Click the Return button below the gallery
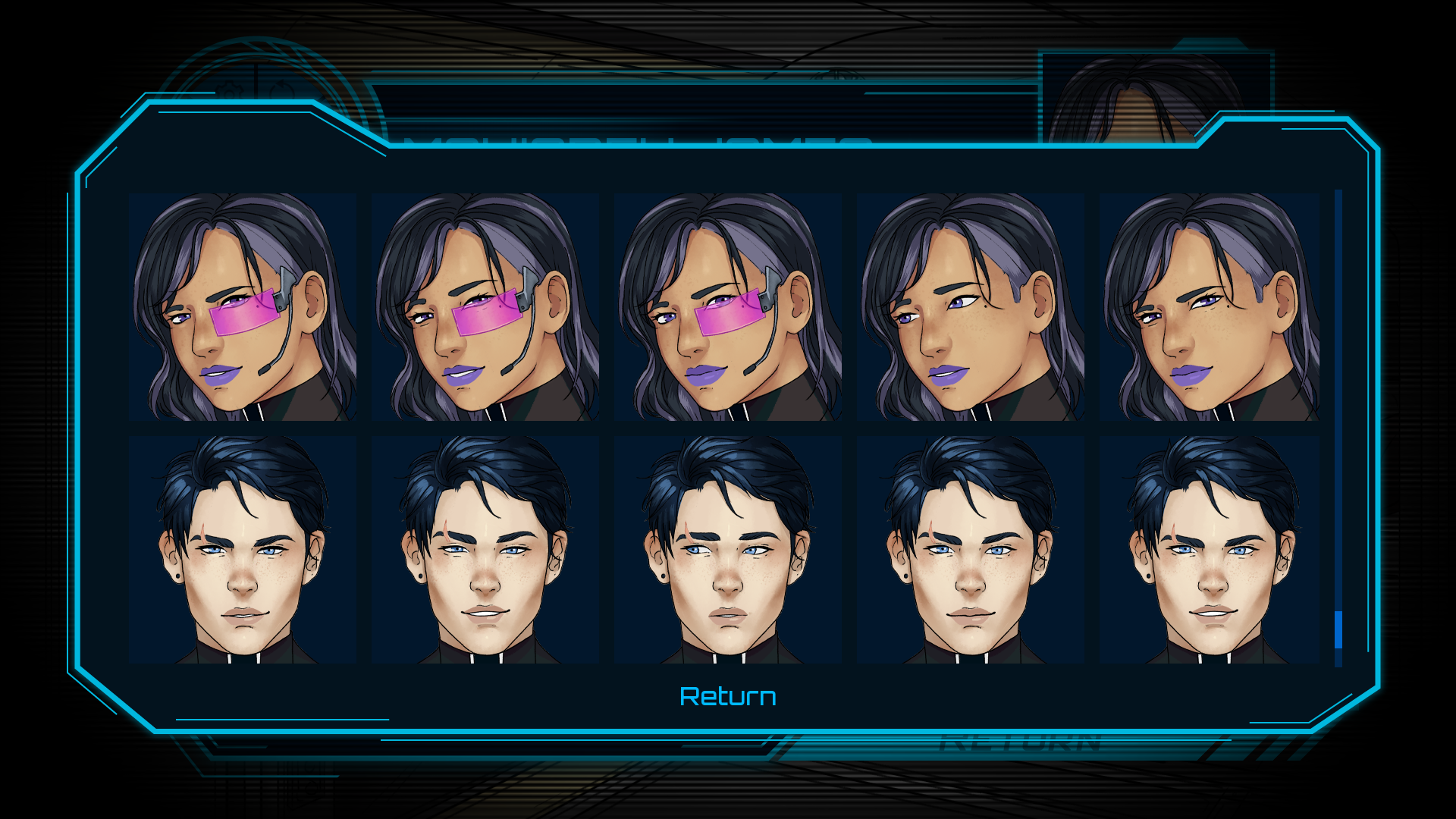Image resolution: width=1456 pixels, height=819 pixels. [x=728, y=695]
